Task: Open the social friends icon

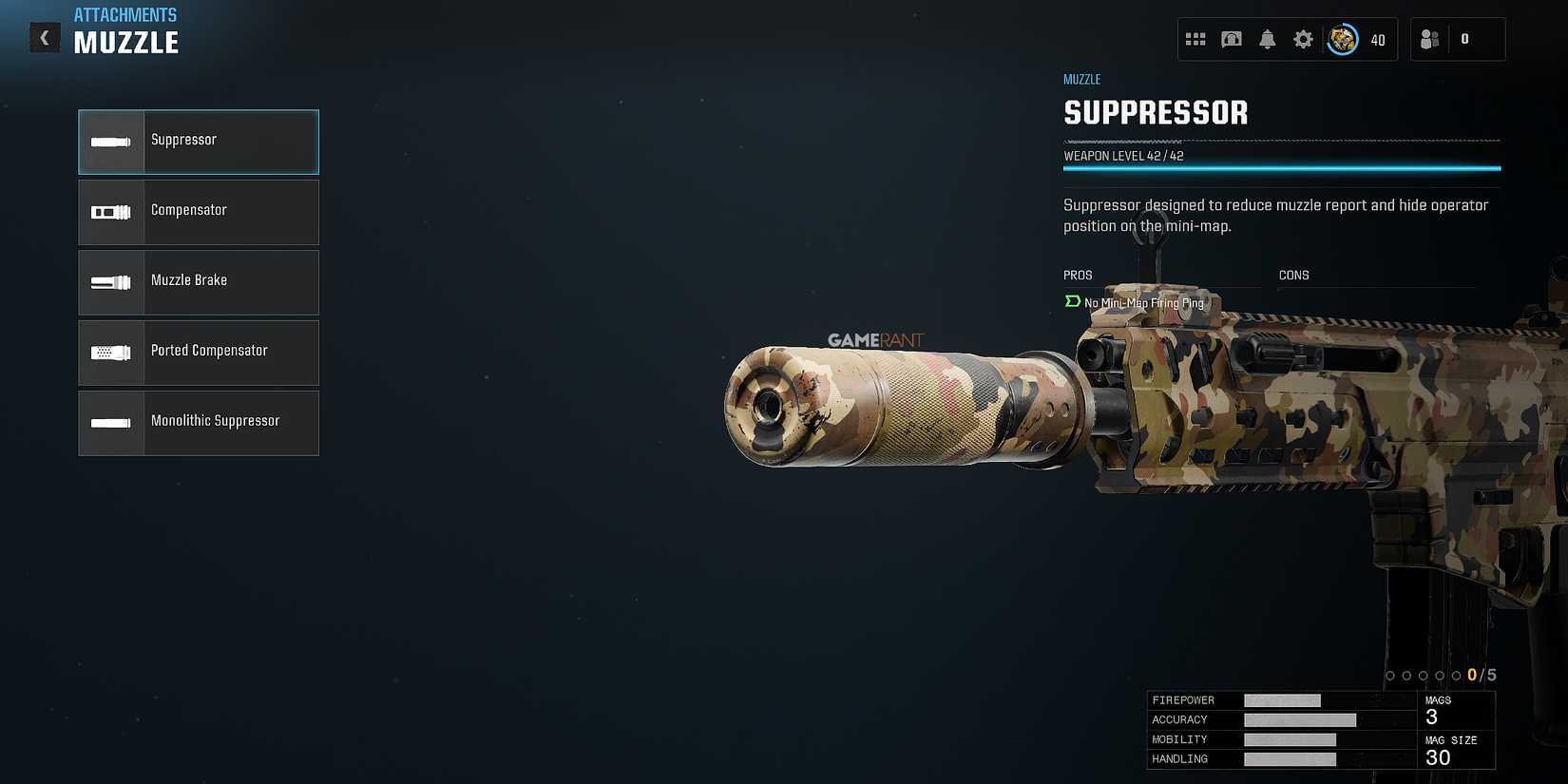Action: [1429, 39]
